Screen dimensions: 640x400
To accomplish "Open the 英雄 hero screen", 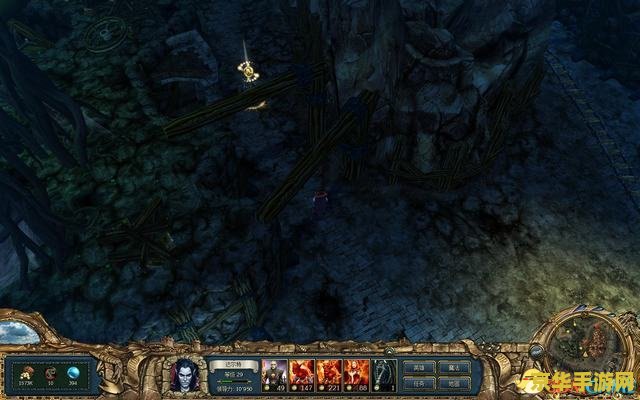I will coord(418,366).
